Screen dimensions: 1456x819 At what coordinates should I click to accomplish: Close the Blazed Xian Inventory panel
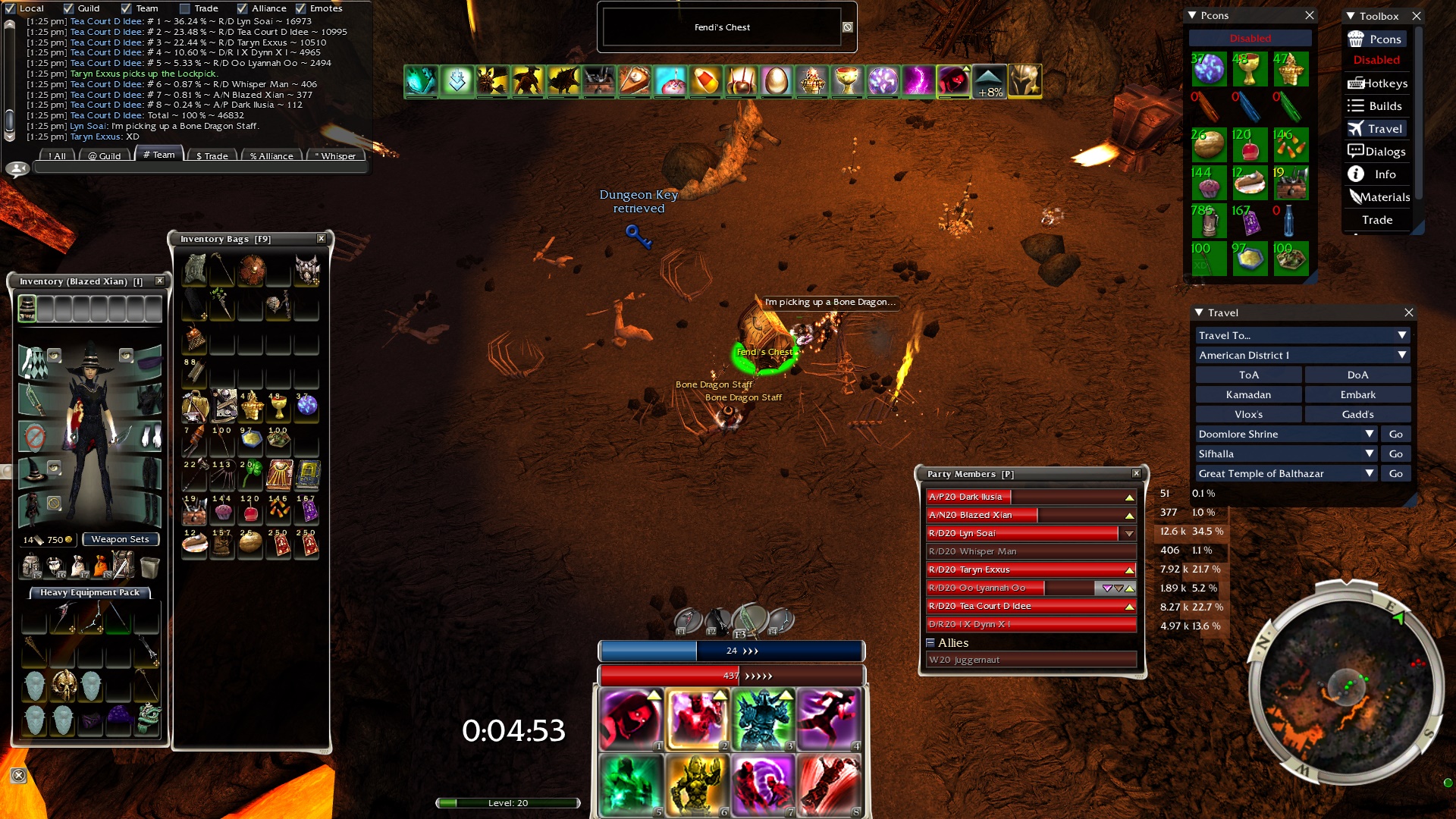pos(160,281)
